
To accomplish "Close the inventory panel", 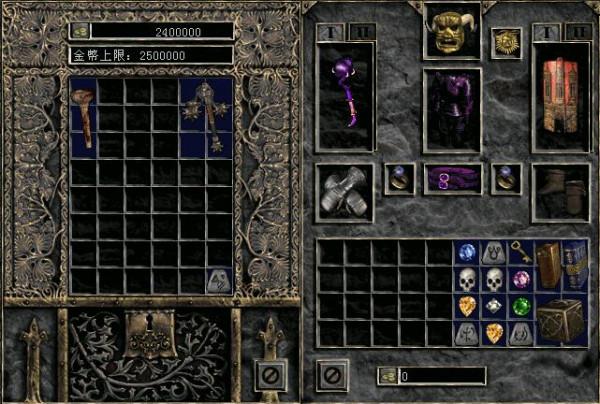I will click(x=332, y=376).
